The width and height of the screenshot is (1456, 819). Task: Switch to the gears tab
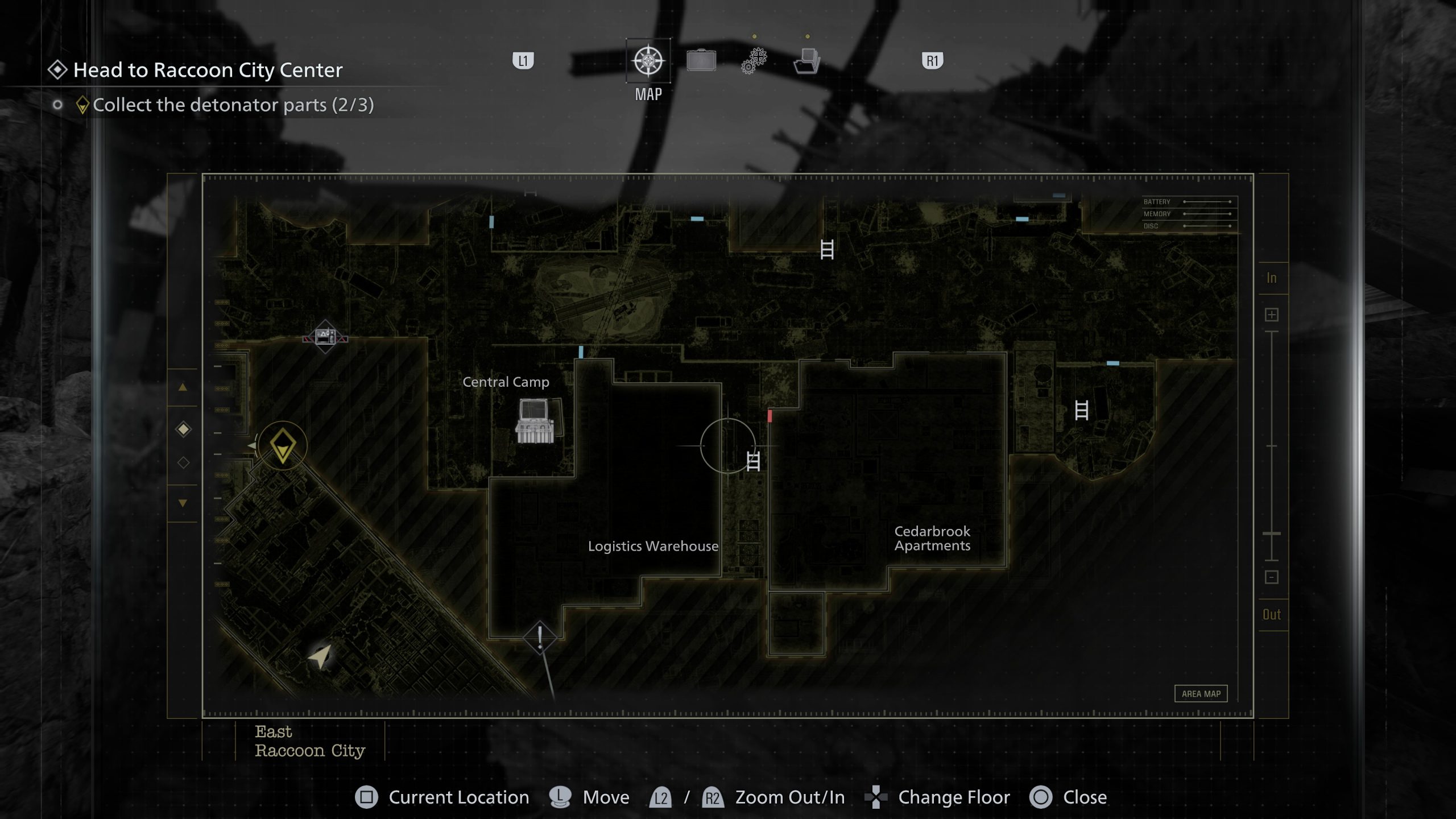click(754, 60)
